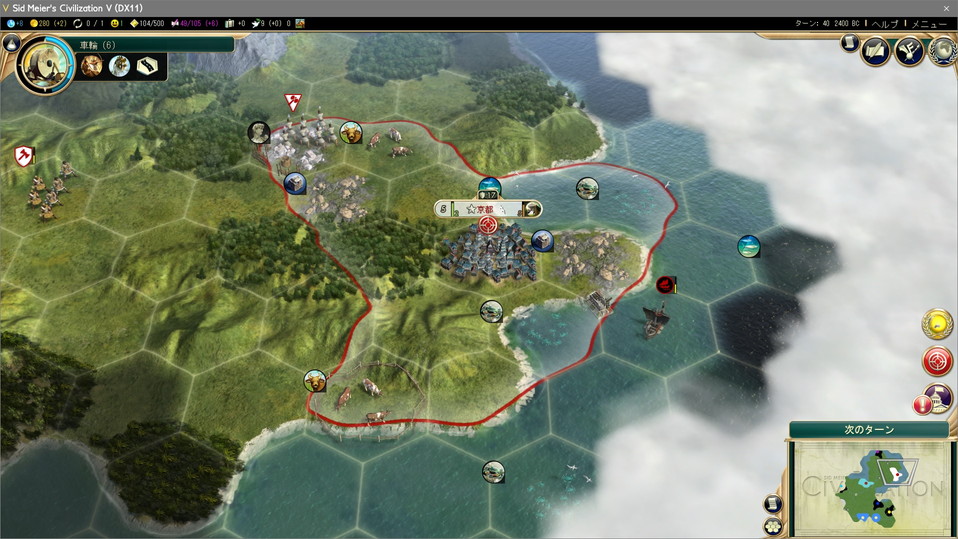The image size is (958, 539).
Task: Open the wheel research portrait
Action: [45, 65]
